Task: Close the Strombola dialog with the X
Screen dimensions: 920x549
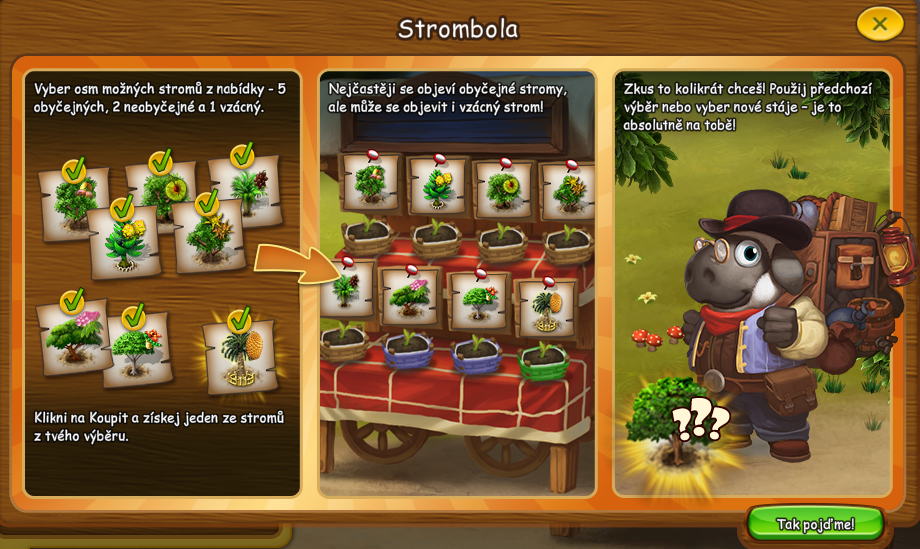Action: pyautogui.click(x=879, y=23)
